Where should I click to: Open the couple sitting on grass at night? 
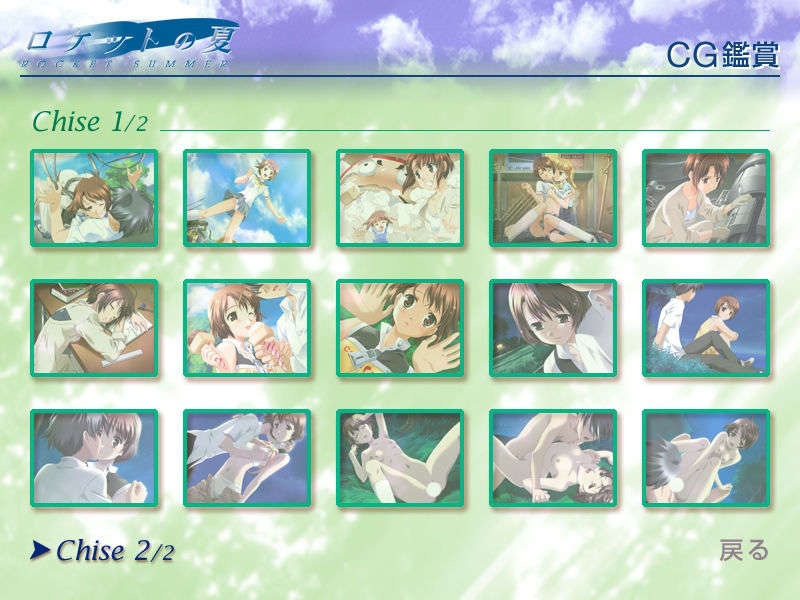(x=705, y=328)
